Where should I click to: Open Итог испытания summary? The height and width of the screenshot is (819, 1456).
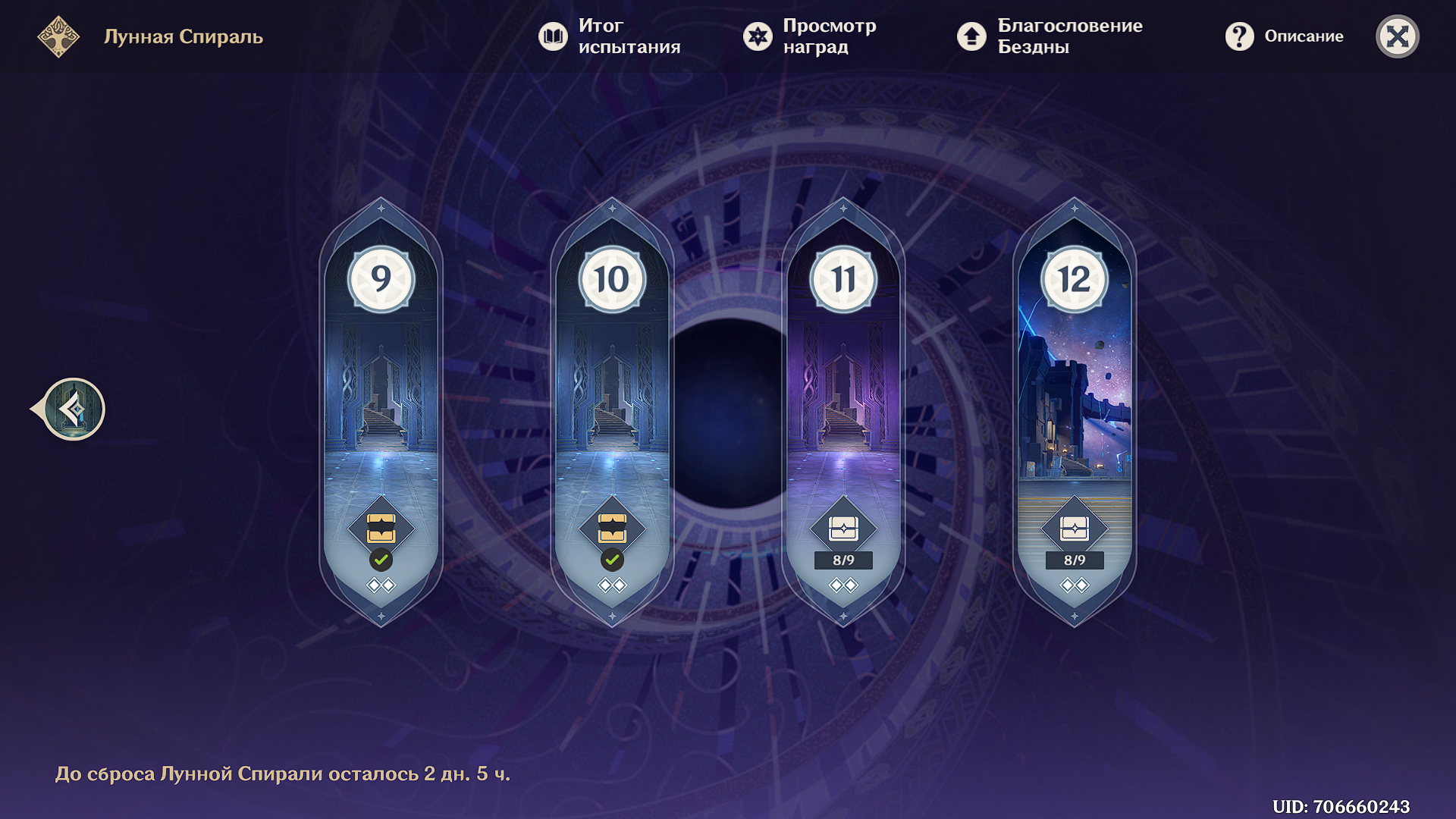pyautogui.click(x=609, y=36)
